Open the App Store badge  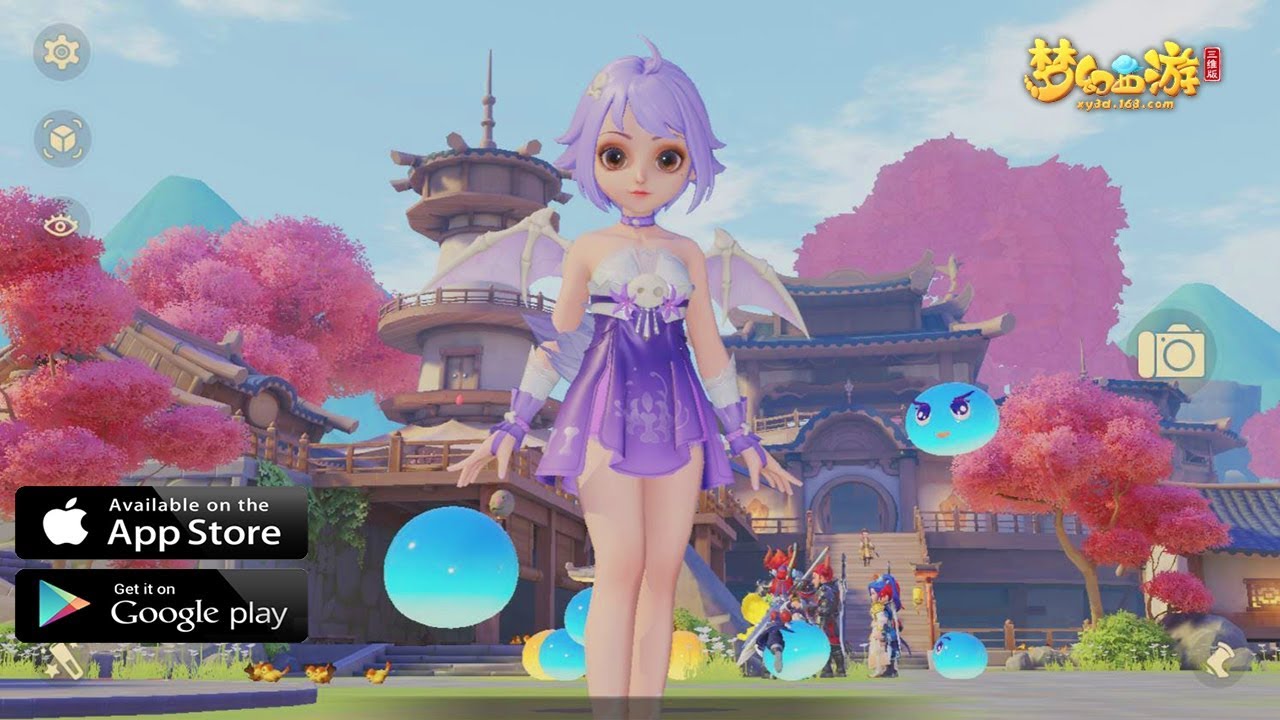(x=161, y=522)
